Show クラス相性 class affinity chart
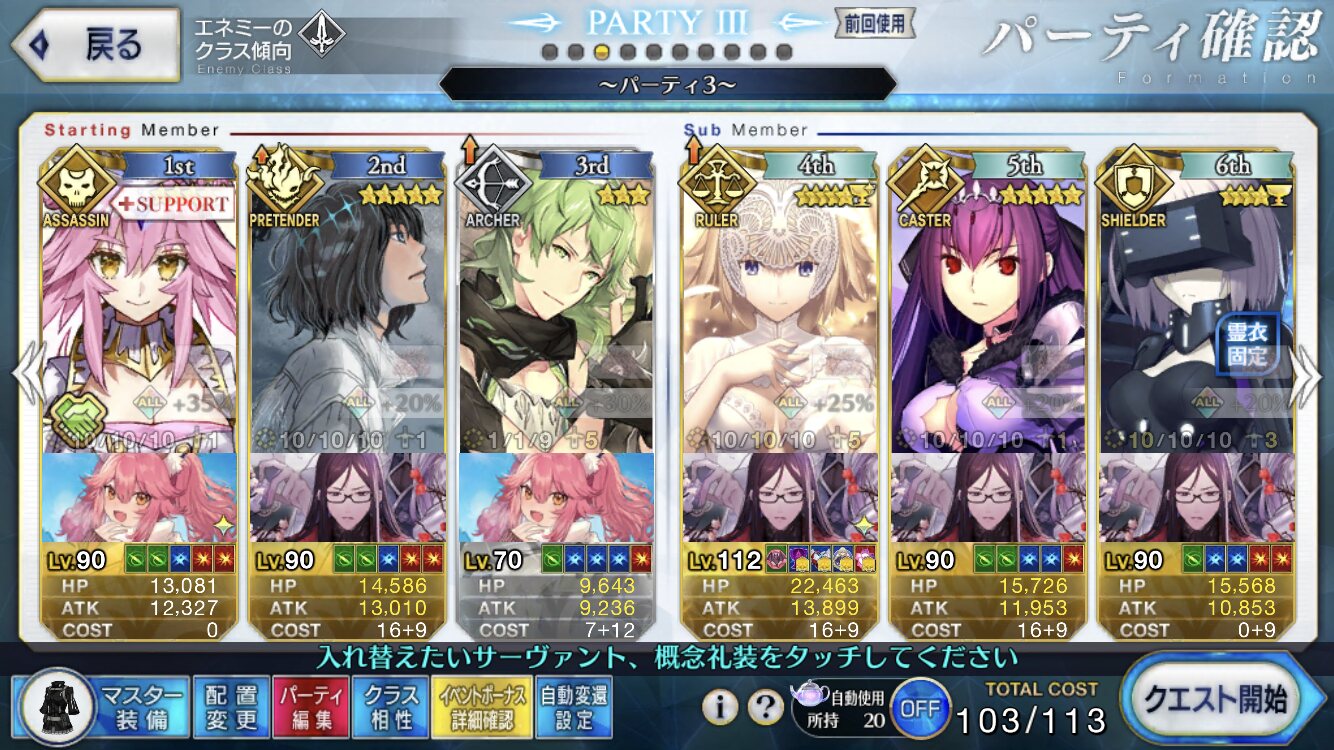 (x=391, y=706)
